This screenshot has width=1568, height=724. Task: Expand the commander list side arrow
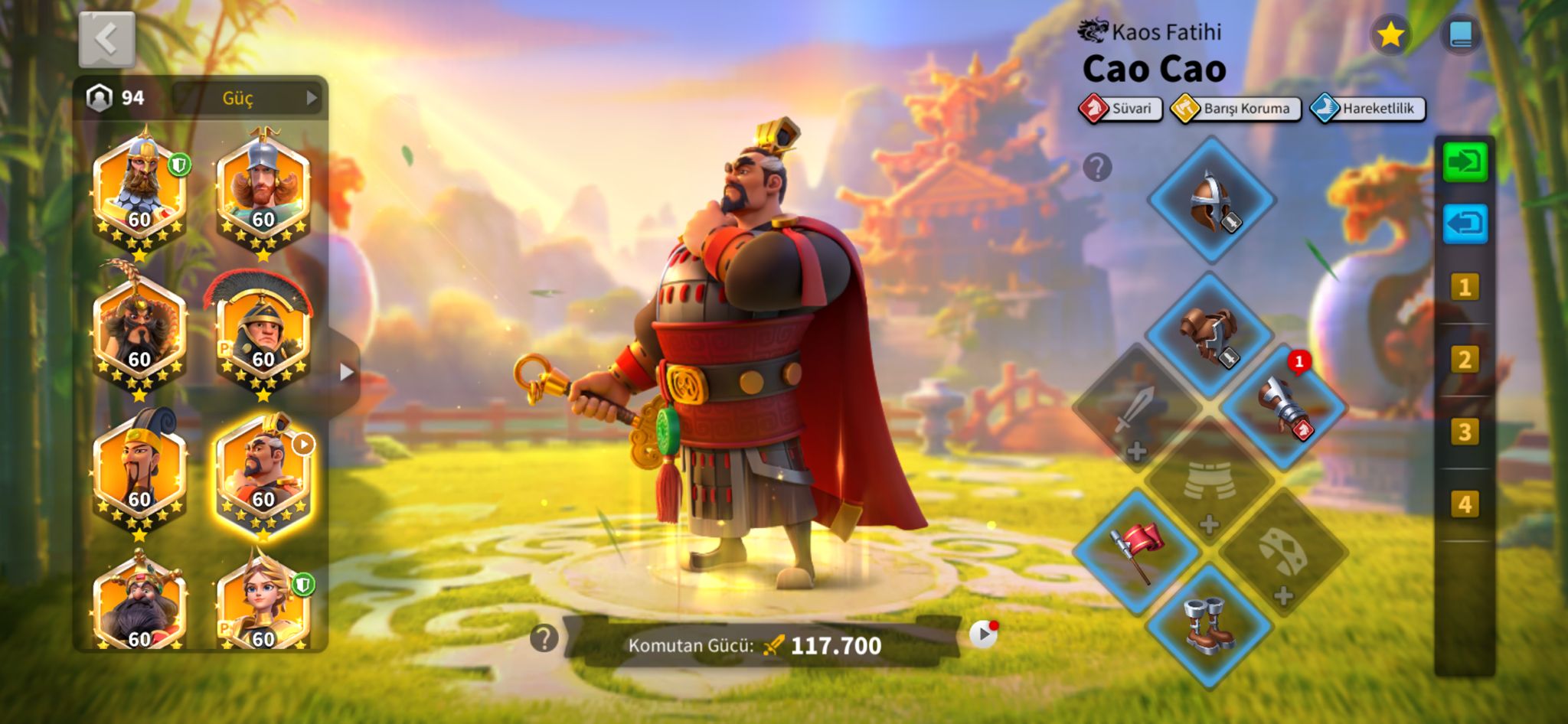coord(346,372)
